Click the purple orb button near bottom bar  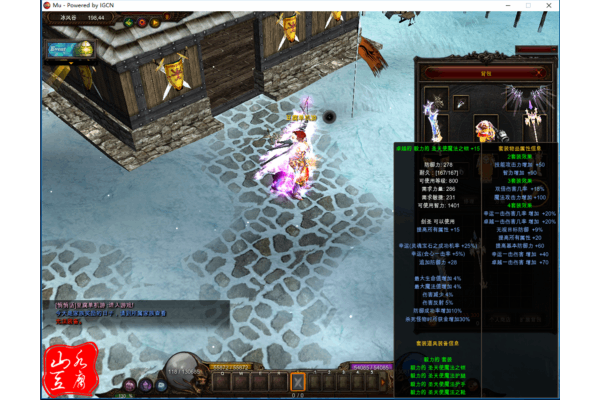[x=146, y=385]
